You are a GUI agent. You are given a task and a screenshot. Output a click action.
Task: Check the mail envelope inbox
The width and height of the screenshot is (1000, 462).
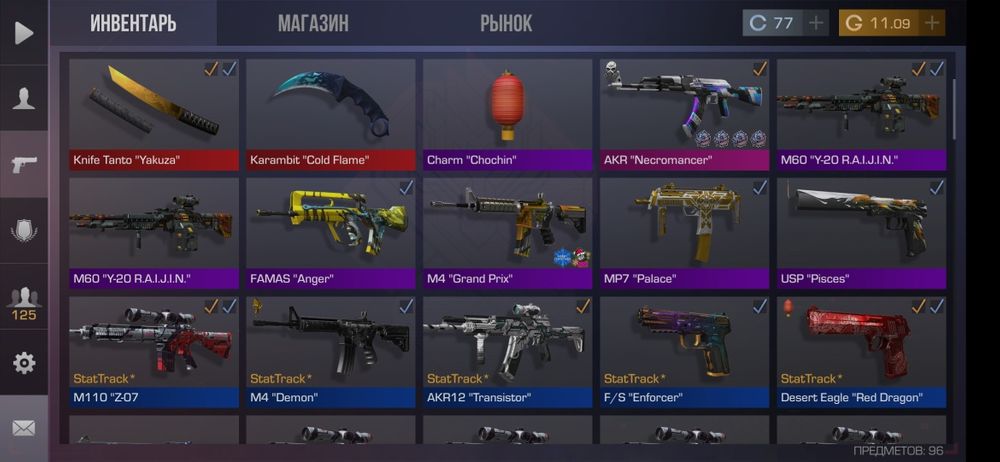(24, 428)
